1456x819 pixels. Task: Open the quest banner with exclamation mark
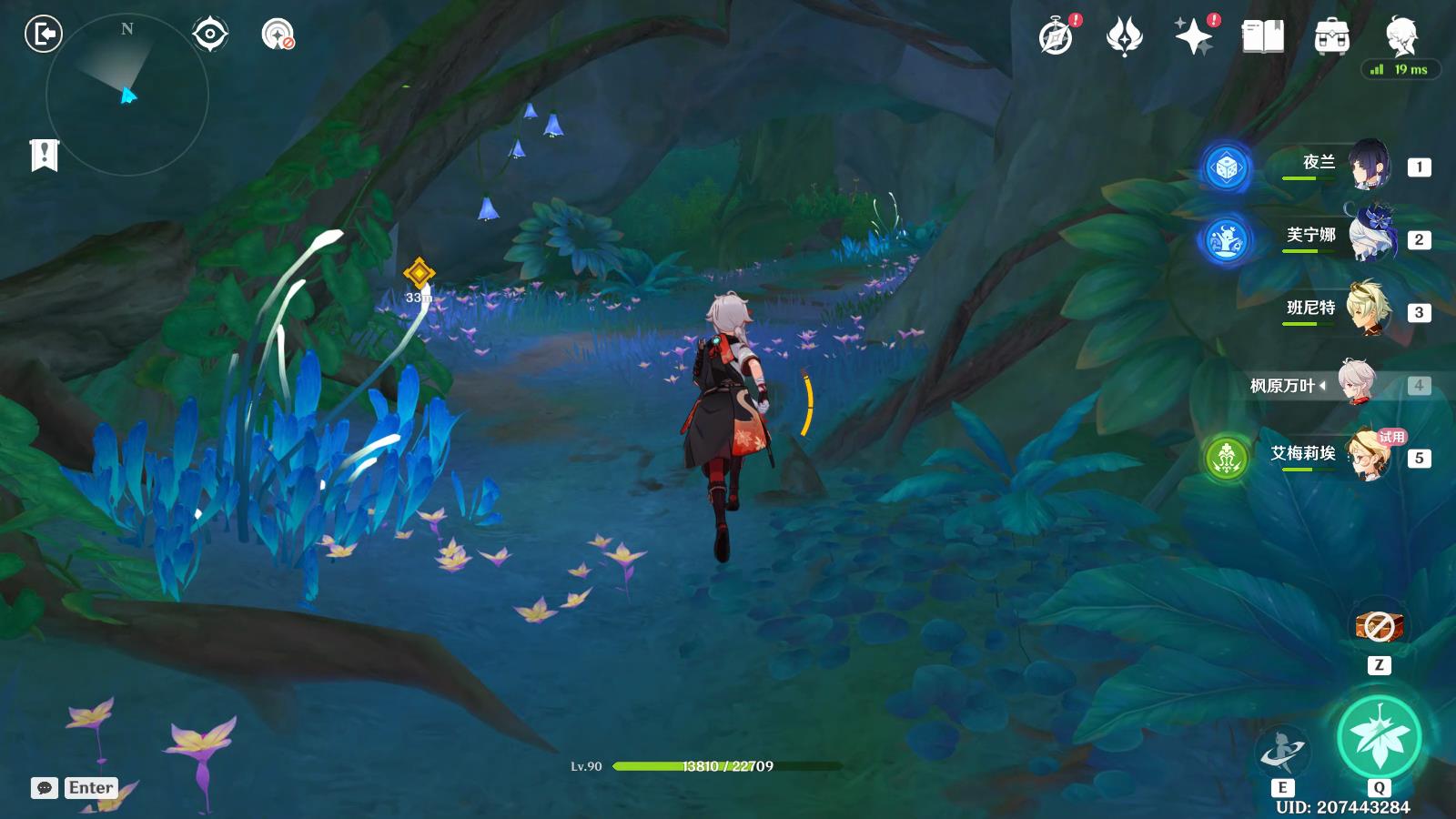coord(44,155)
